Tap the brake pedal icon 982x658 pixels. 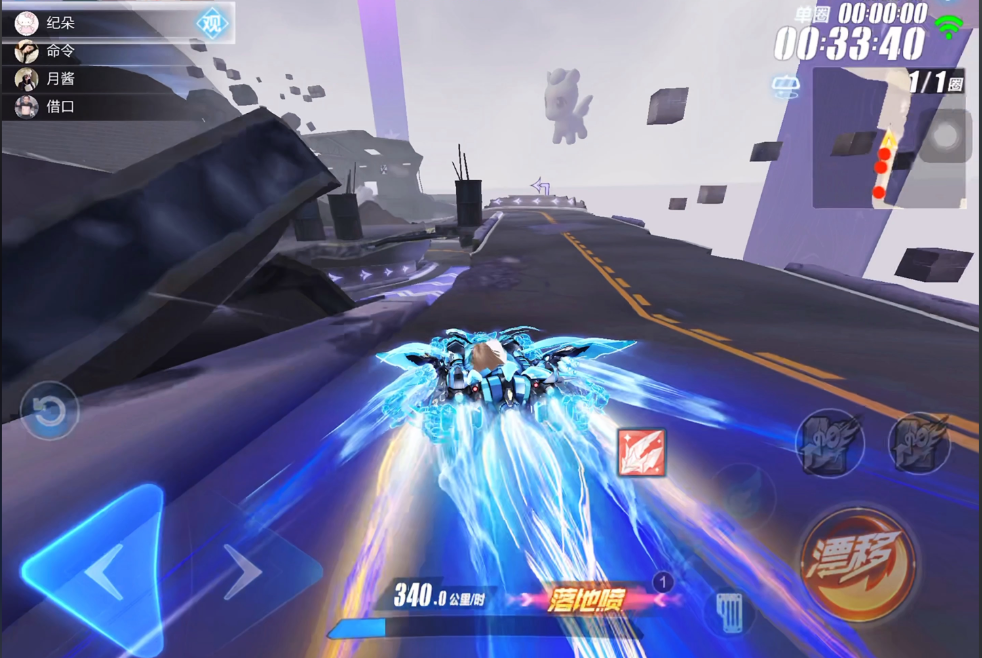point(731,609)
